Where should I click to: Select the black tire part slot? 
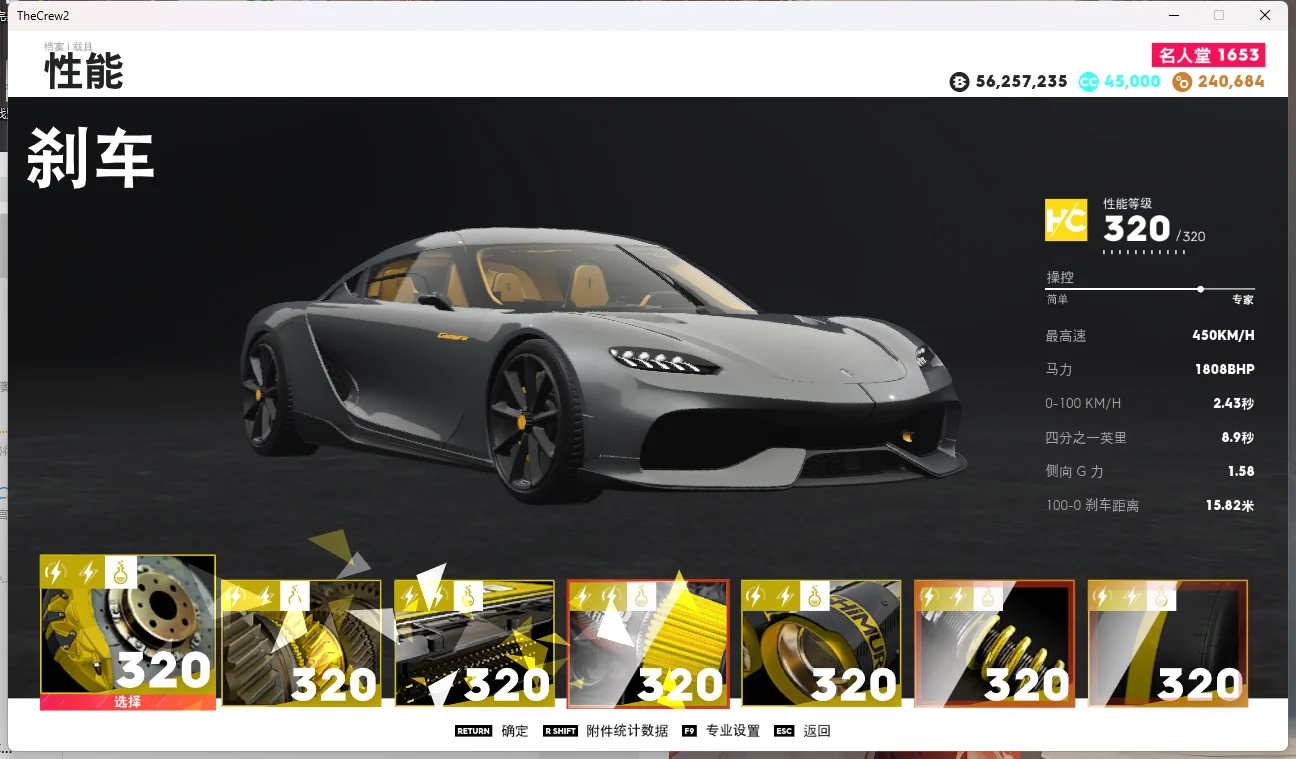(x=1168, y=644)
